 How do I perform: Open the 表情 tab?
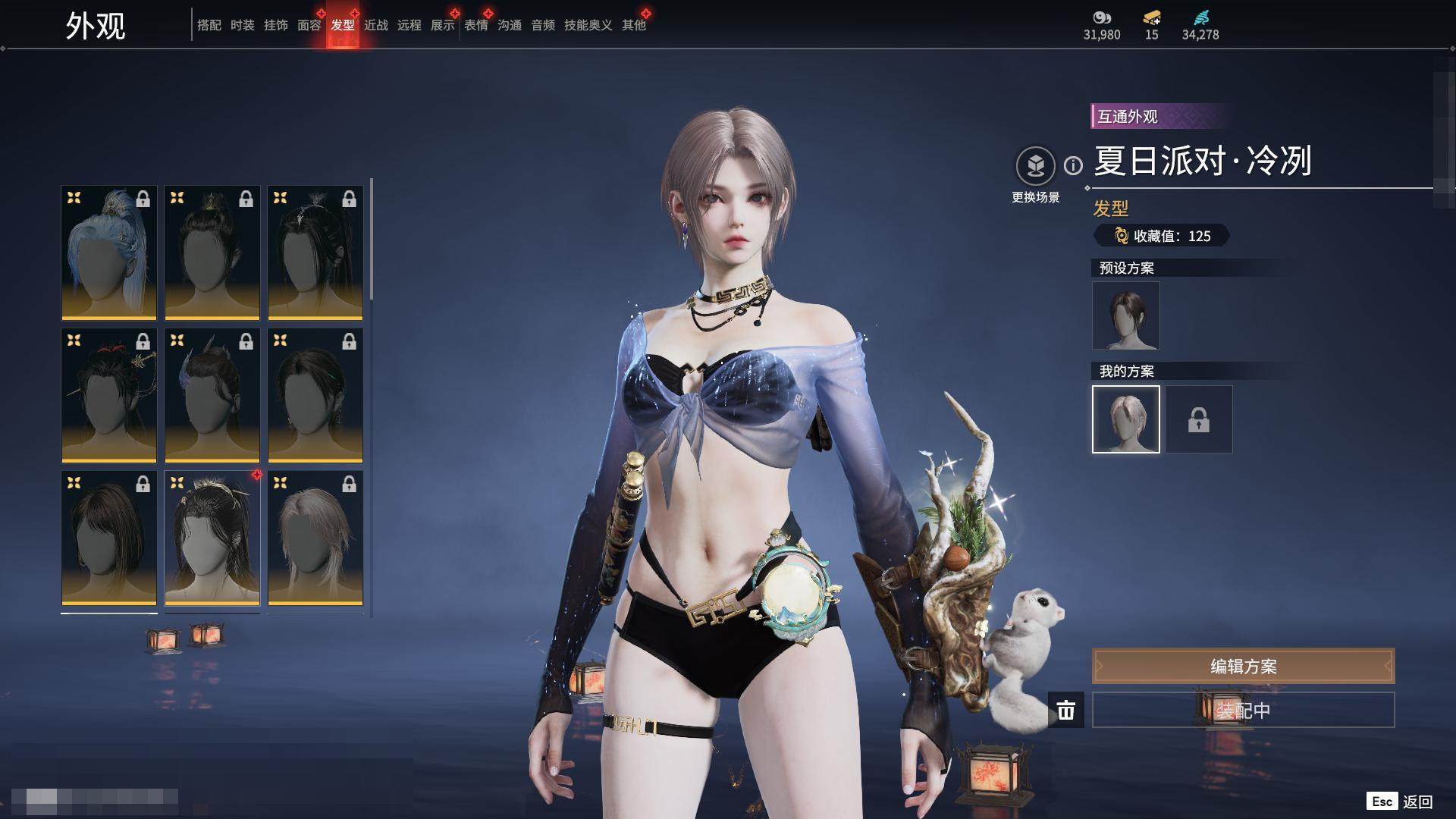pos(475,25)
